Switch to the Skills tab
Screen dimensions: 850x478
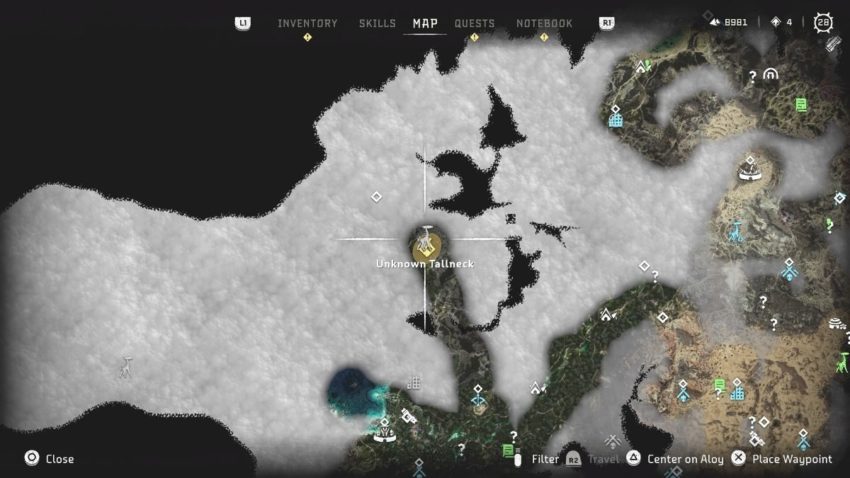tap(377, 23)
